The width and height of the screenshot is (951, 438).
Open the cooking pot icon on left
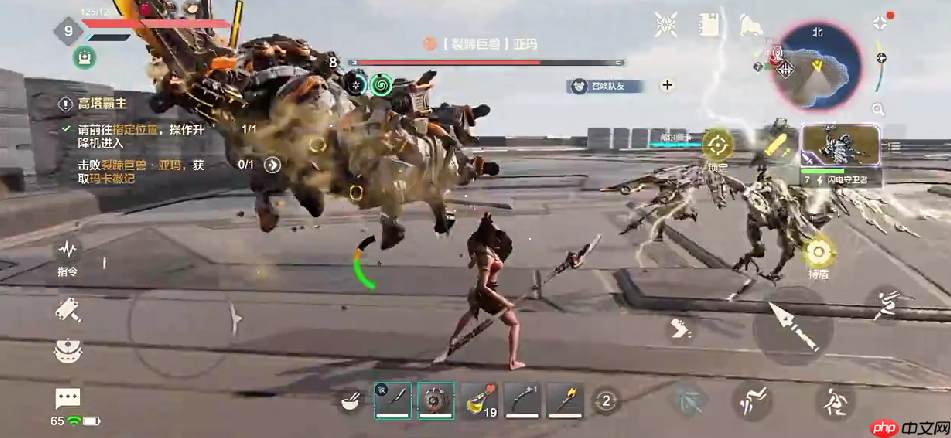coord(68,351)
